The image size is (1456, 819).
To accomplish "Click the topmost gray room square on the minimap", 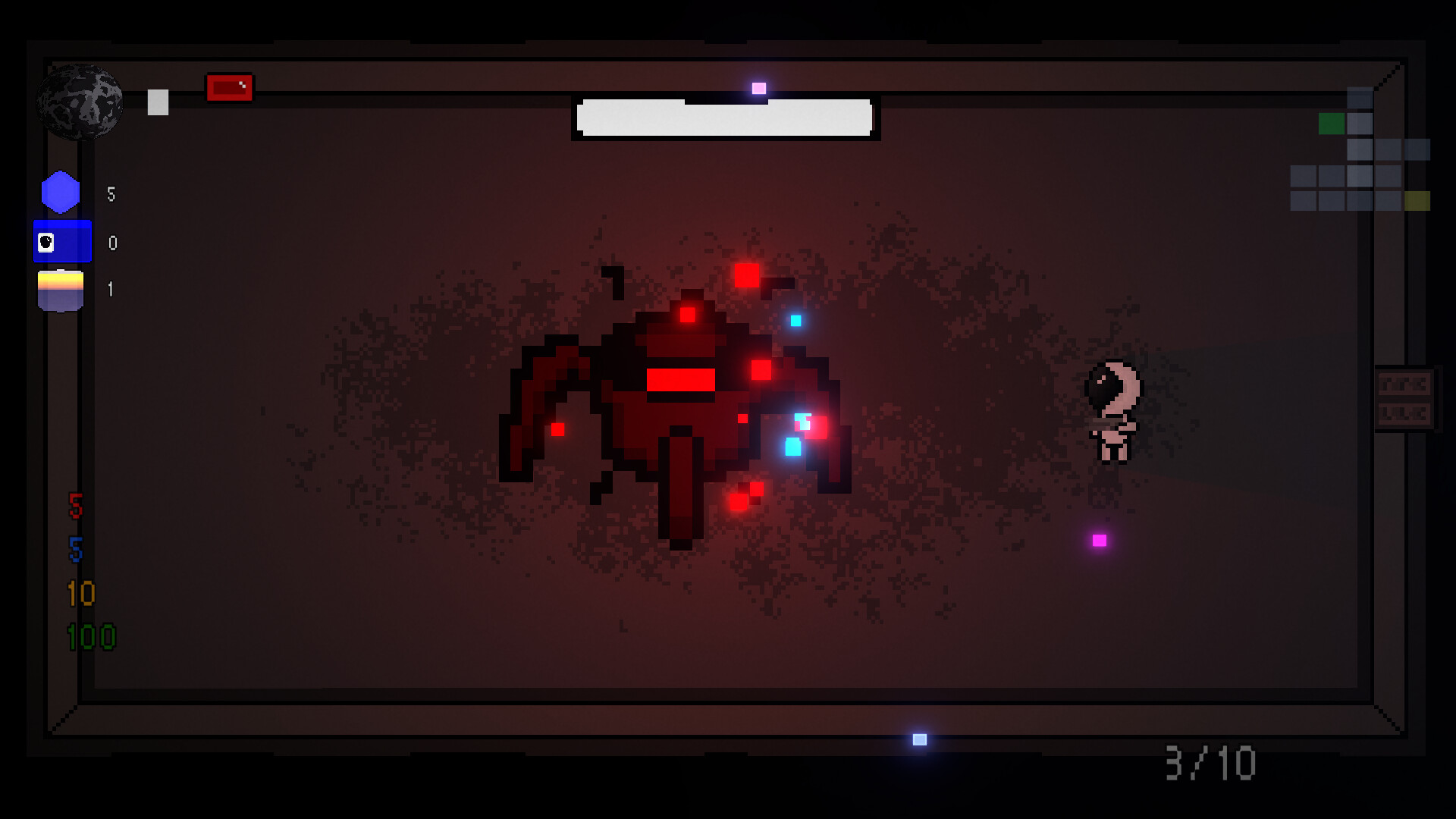I will click(x=1360, y=97).
